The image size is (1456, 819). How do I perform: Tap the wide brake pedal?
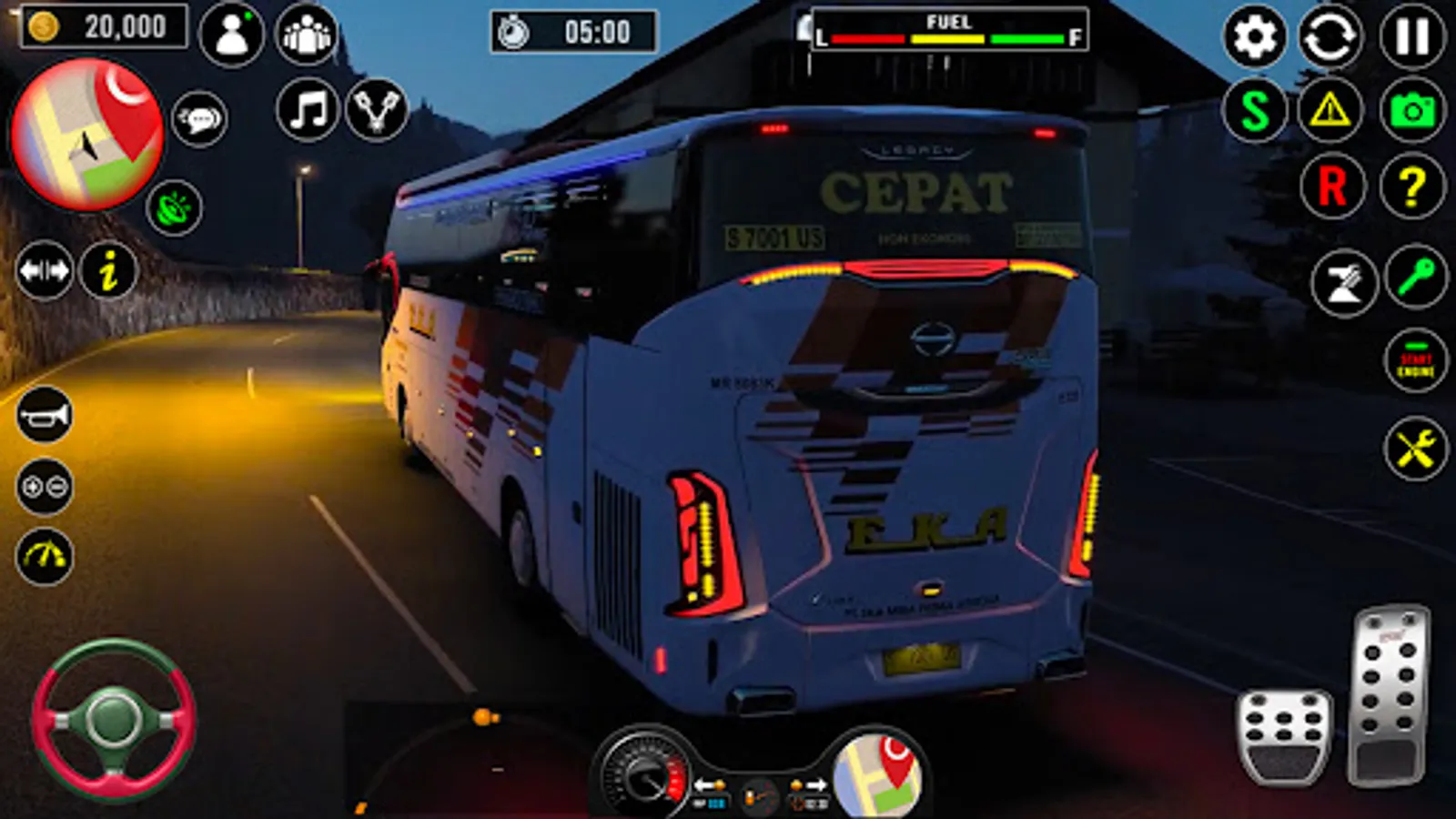pyautogui.click(x=1284, y=735)
